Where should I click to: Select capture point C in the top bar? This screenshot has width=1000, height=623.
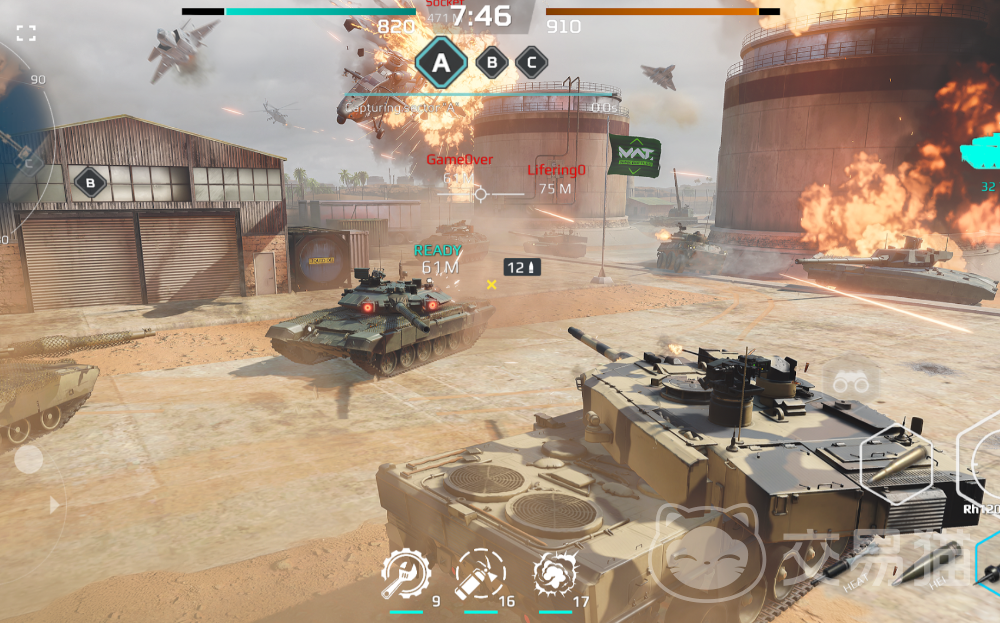(531, 63)
